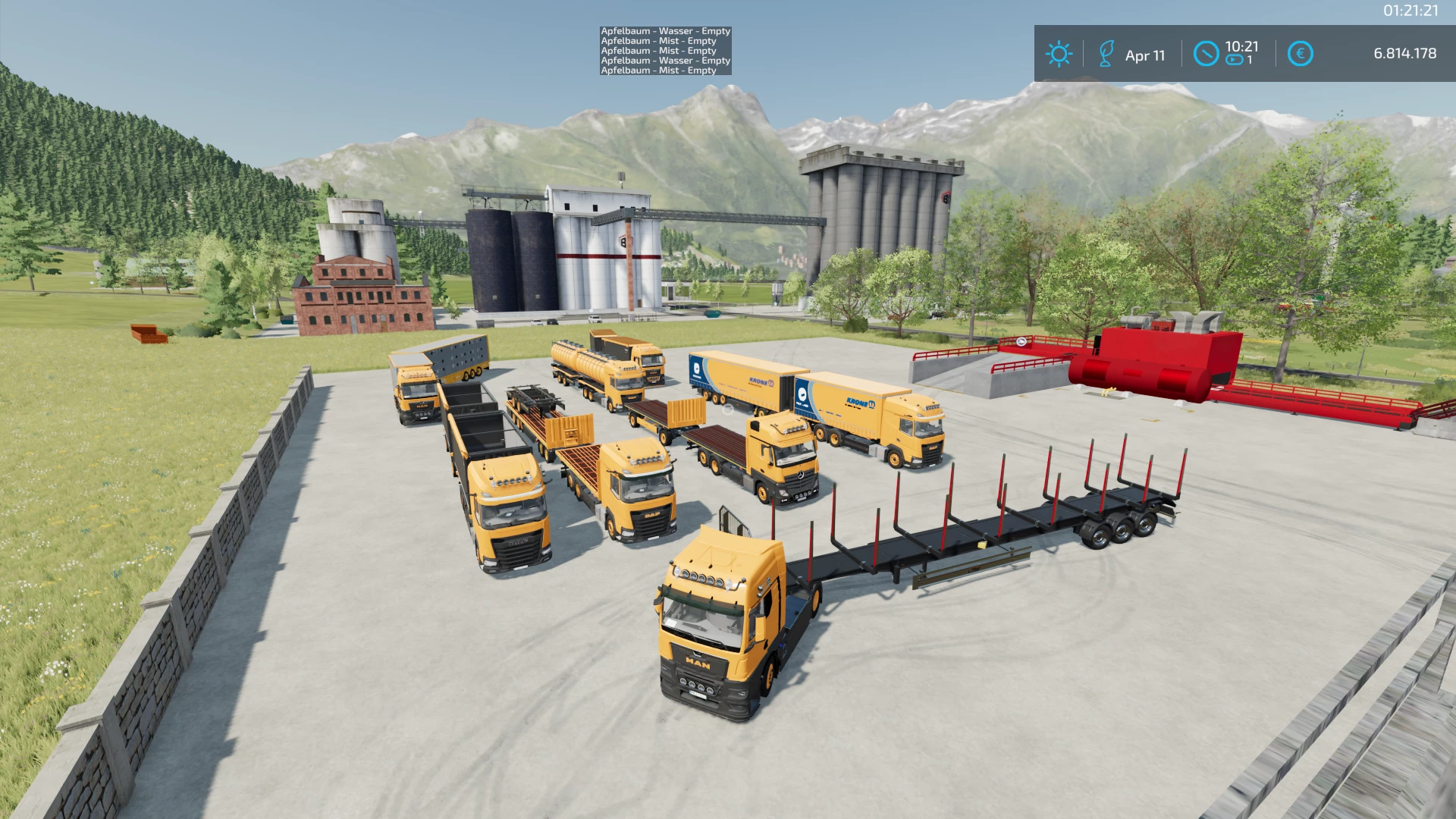Select the leaf season icon beside Apr 11
Viewport: 1456px width, 819px height.
coord(1106,54)
